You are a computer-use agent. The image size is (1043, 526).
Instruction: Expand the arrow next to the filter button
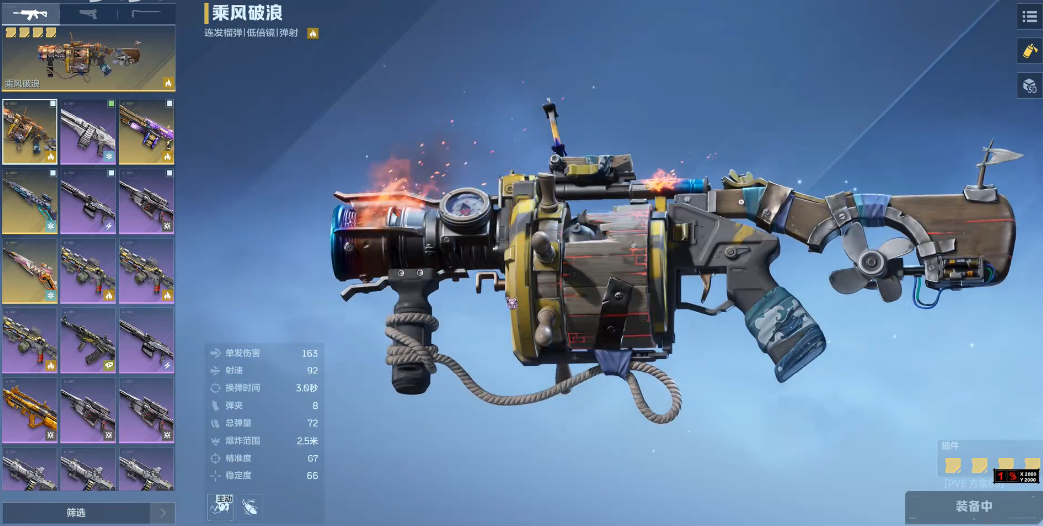point(163,513)
